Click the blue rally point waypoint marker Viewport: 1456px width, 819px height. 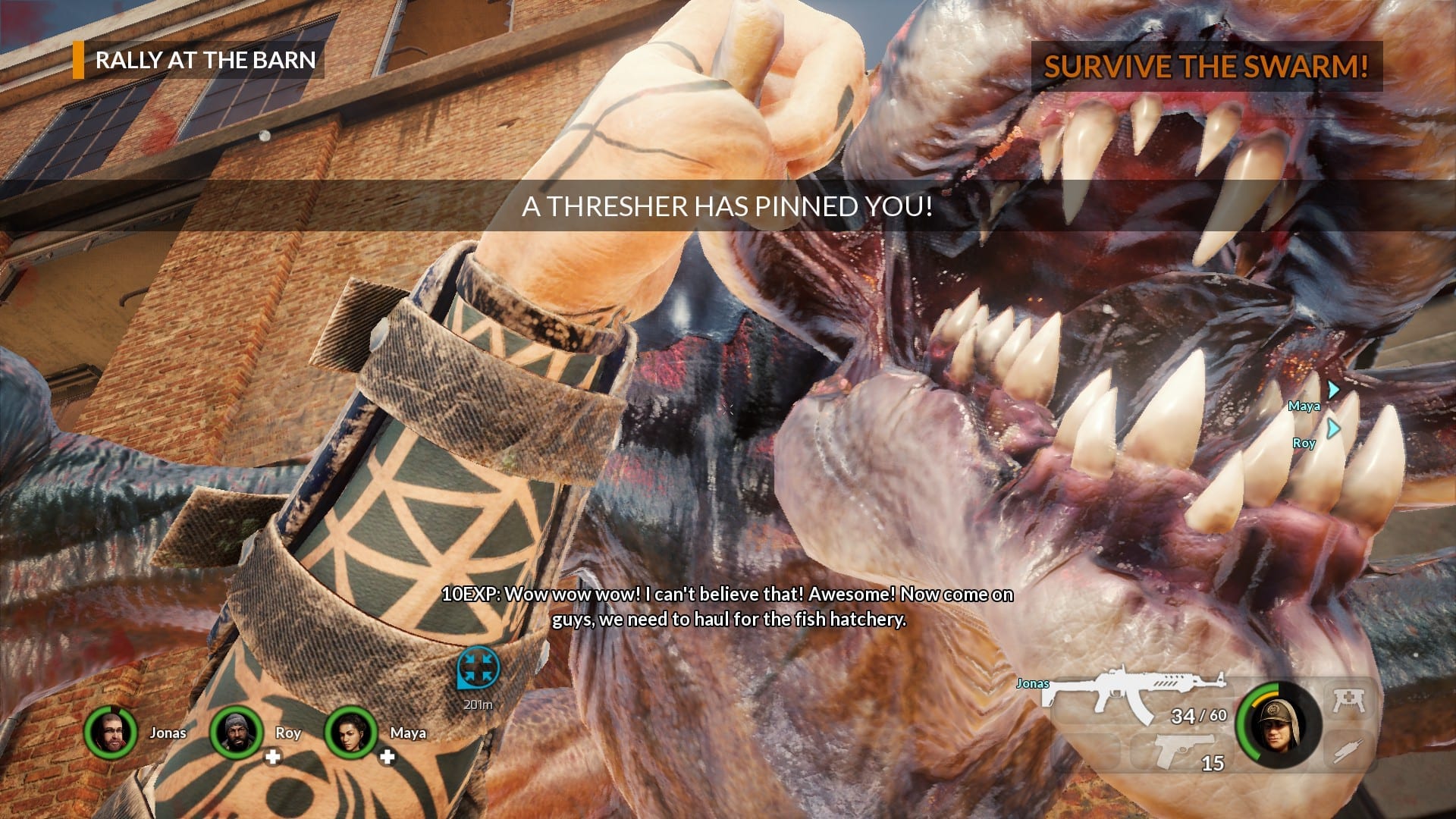click(478, 669)
